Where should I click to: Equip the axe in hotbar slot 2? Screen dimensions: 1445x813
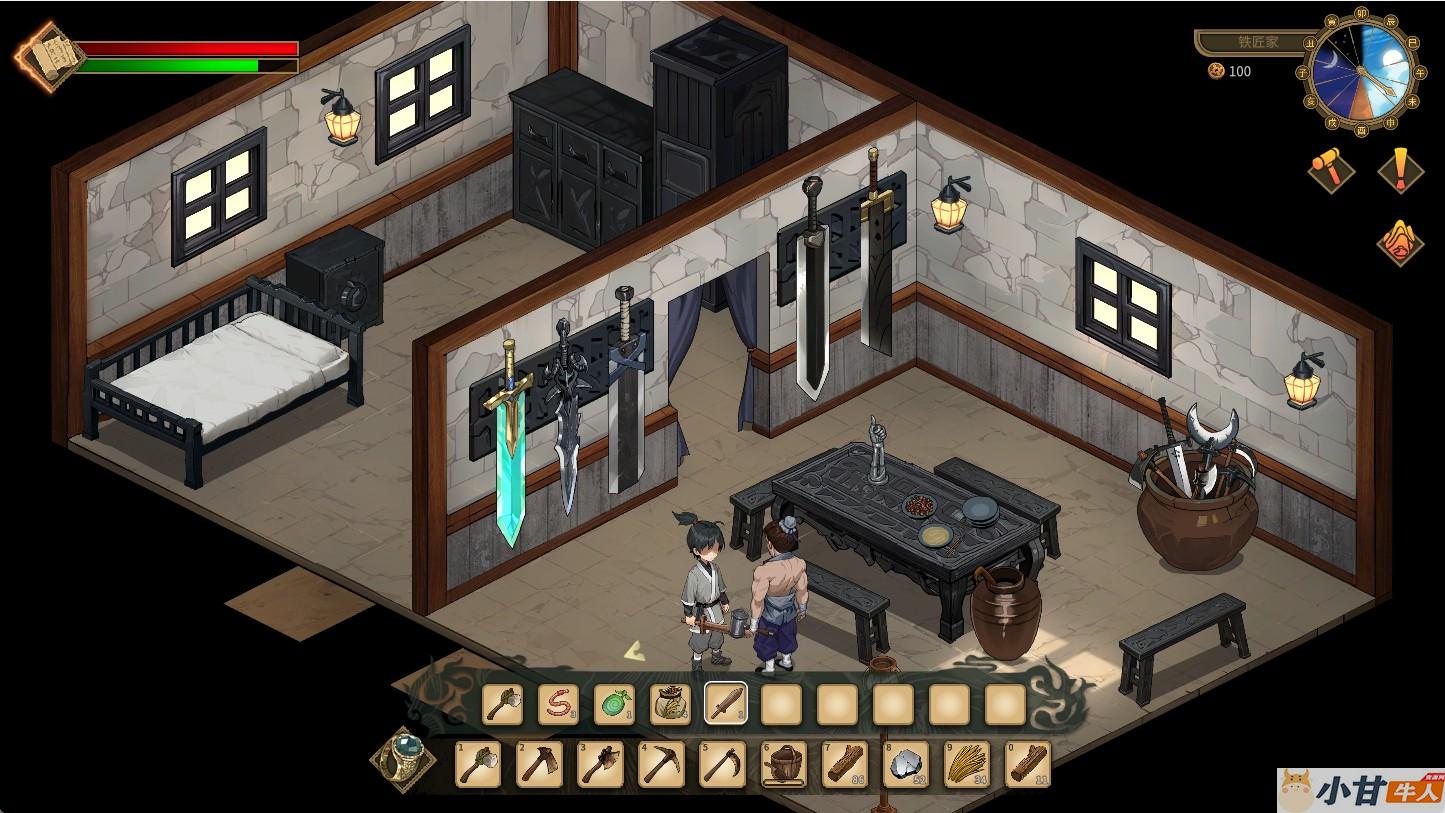coord(539,765)
